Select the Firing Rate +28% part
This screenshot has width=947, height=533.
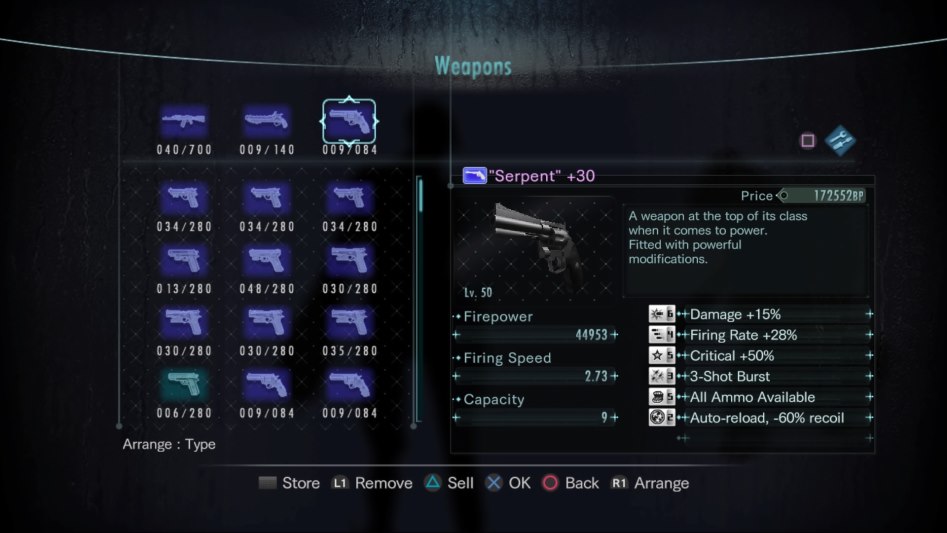[760, 335]
